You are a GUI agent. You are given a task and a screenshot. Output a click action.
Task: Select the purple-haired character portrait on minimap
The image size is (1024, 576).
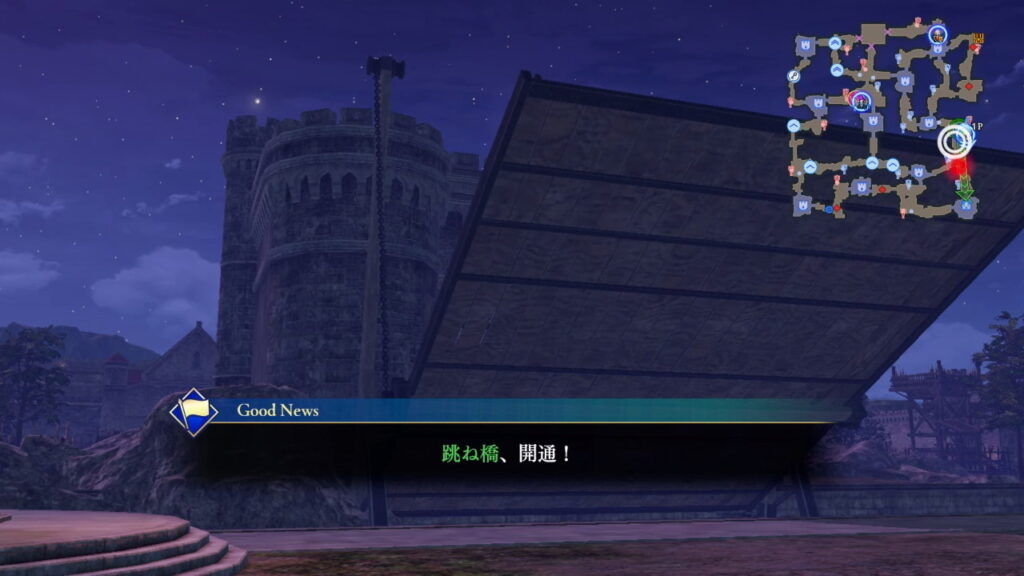click(860, 99)
